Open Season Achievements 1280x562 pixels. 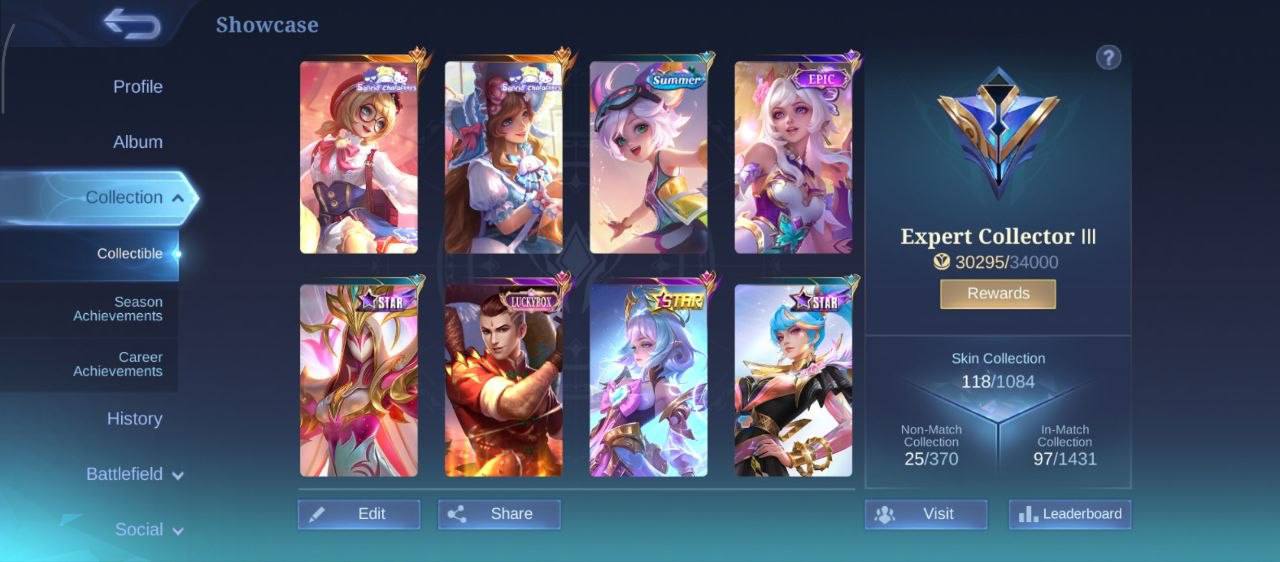pyautogui.click(x=117, y=309)
